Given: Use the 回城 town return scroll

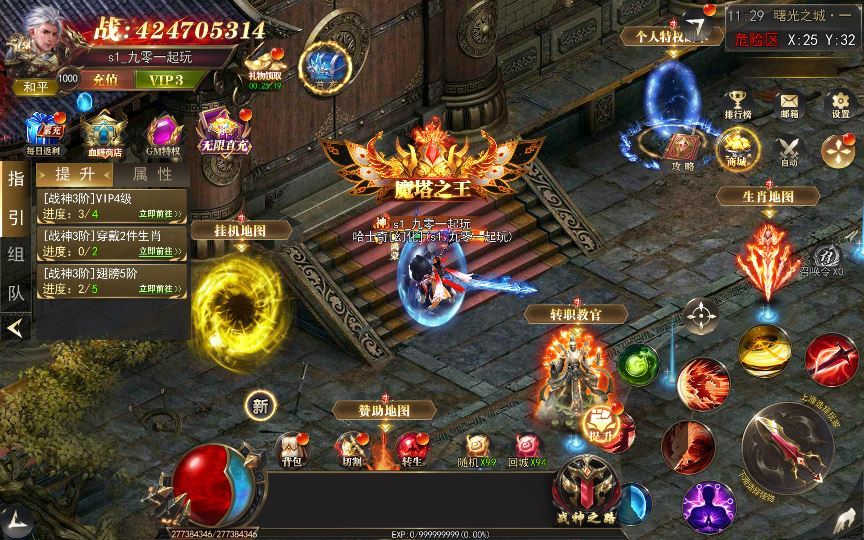Looking at the screenshot, I should [x=525, y=447].
